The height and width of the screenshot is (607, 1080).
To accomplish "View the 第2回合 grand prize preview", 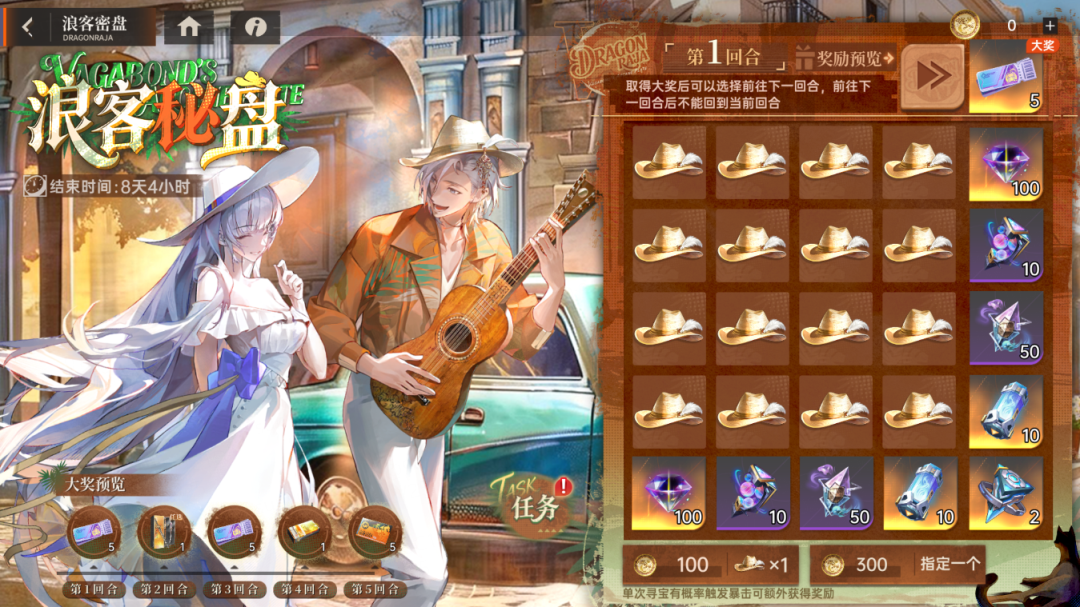I will tap(164, 532).
